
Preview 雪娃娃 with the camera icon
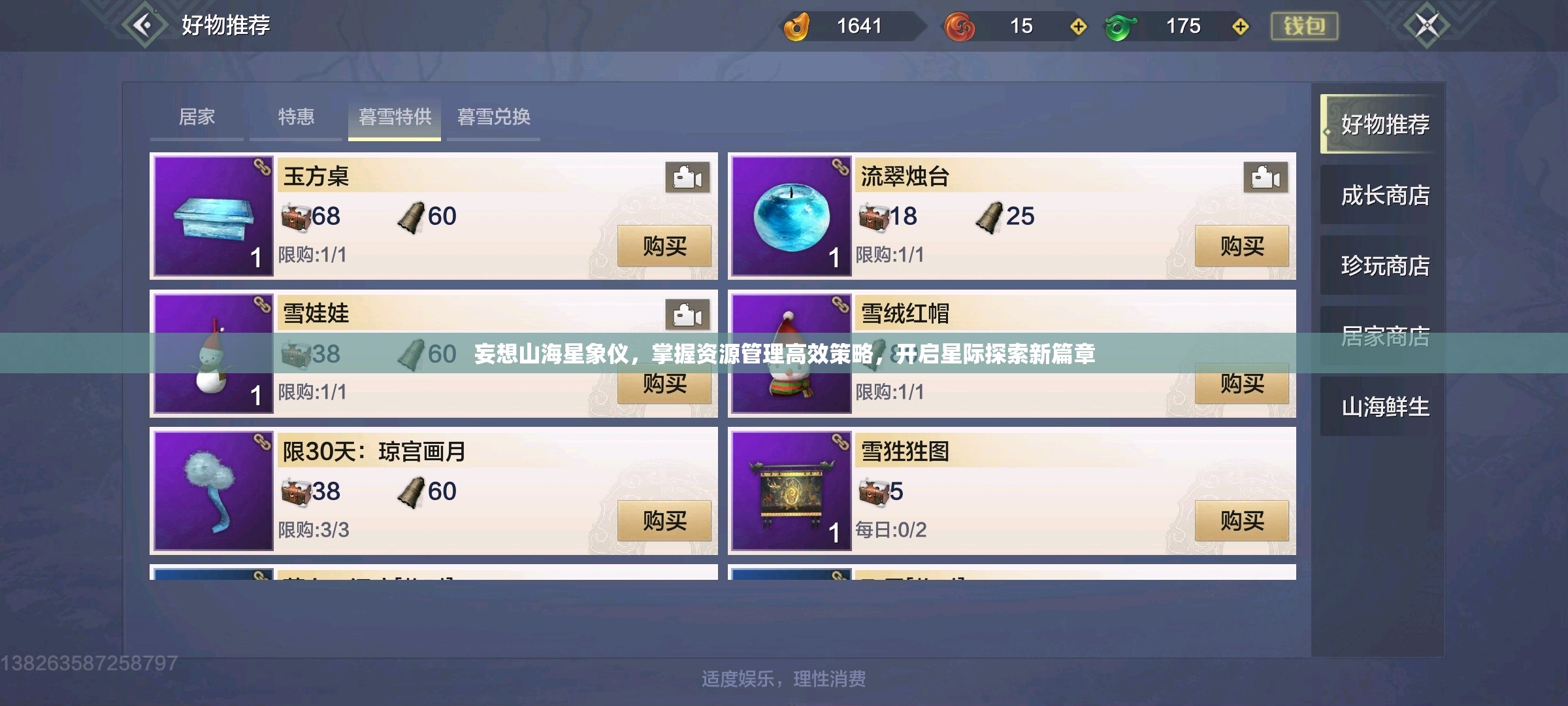(x=688, y=315)
